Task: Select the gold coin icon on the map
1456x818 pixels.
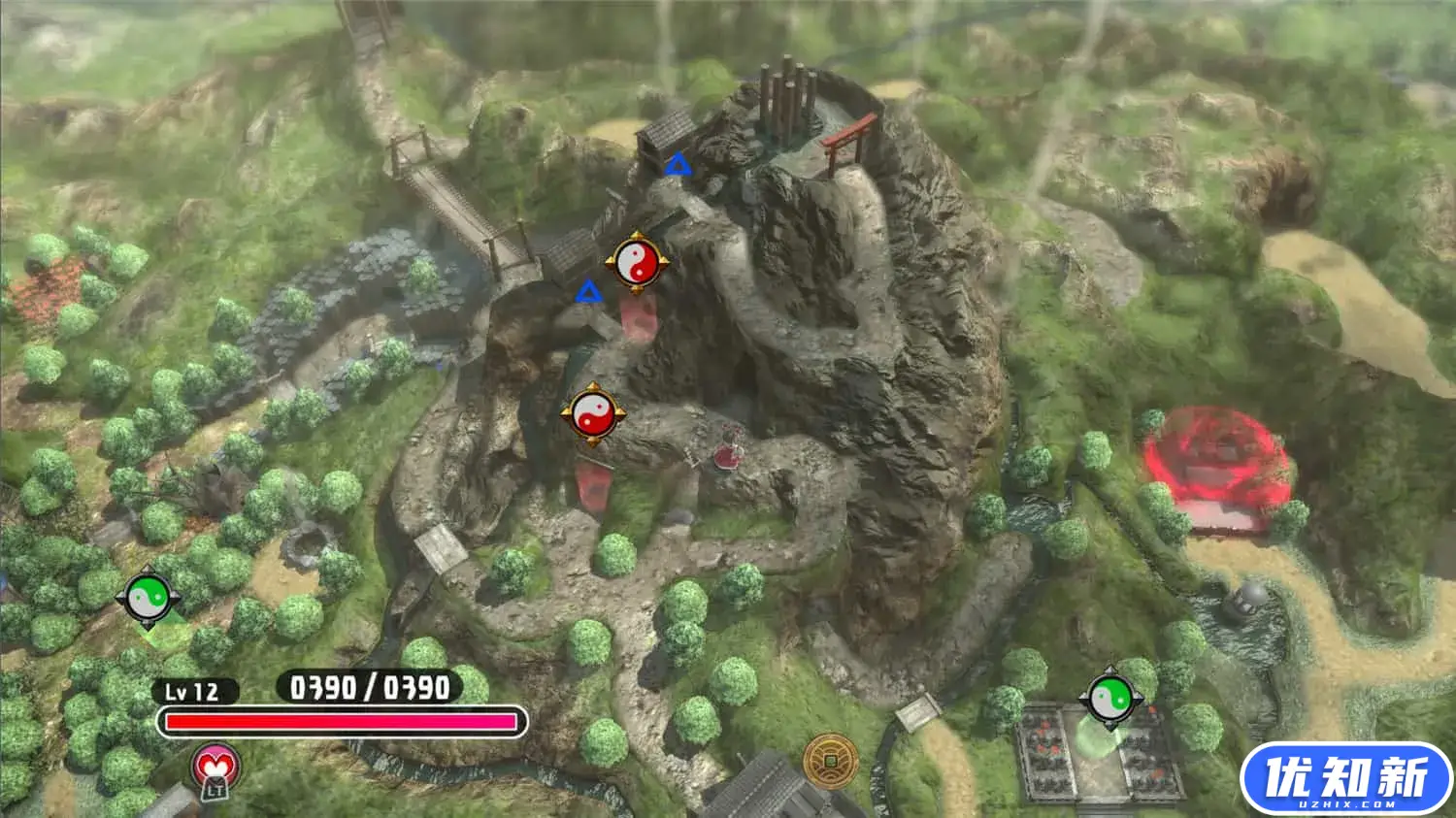Action: coord(829,759)
